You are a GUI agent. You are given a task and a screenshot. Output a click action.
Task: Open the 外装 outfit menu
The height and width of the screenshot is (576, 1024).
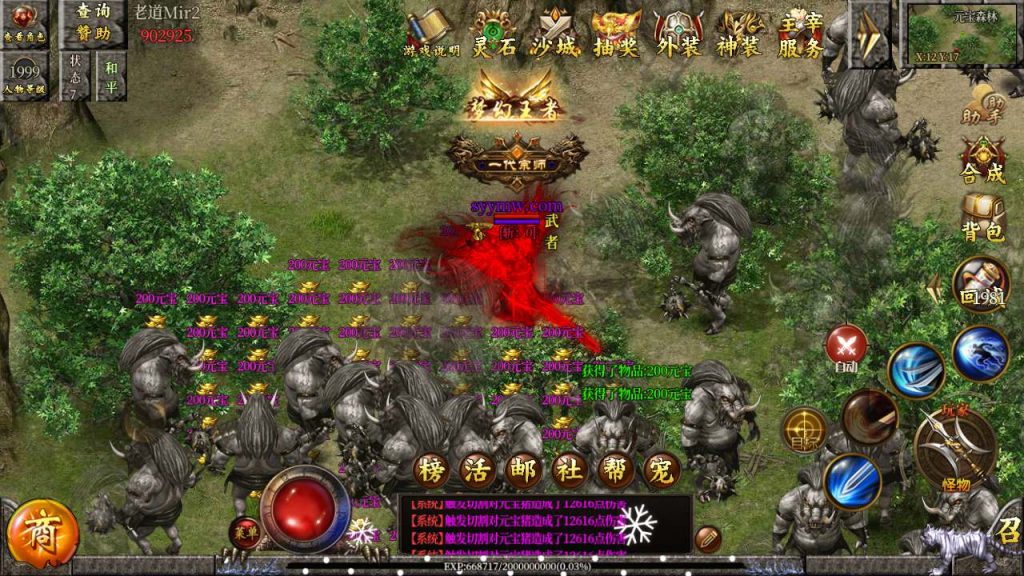[678, 33]
